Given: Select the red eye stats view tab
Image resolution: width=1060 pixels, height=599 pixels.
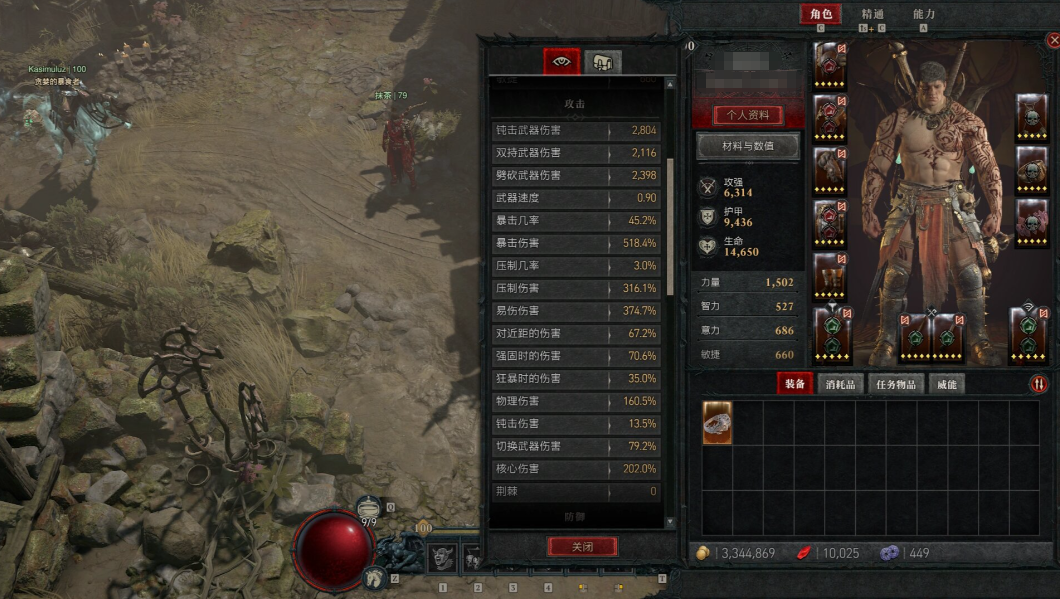Looking at the screenshot, I should pos(562,62).
